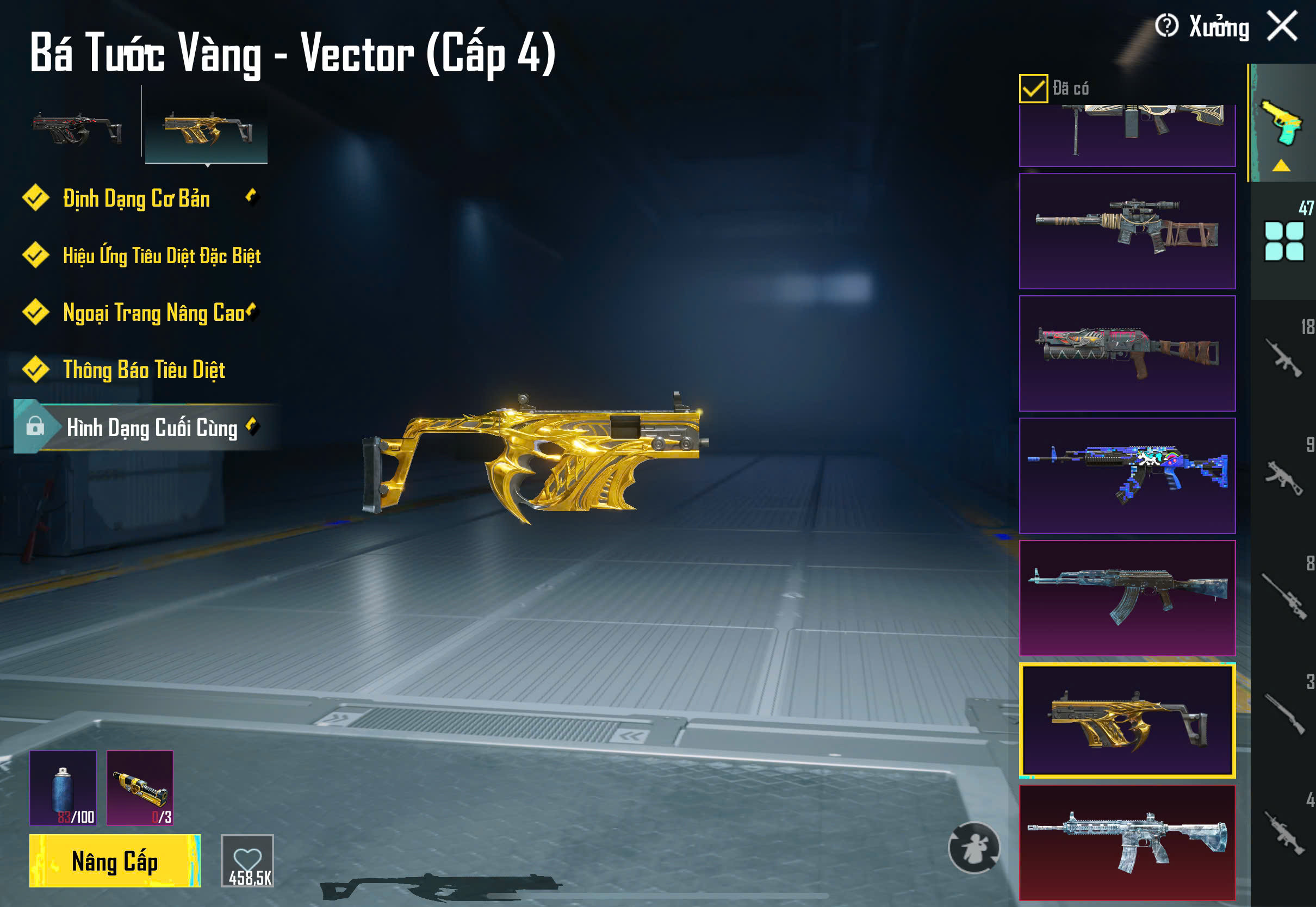Click the character pose round button
Viewport: 1316px width, 907px height.
coord(973,847)
